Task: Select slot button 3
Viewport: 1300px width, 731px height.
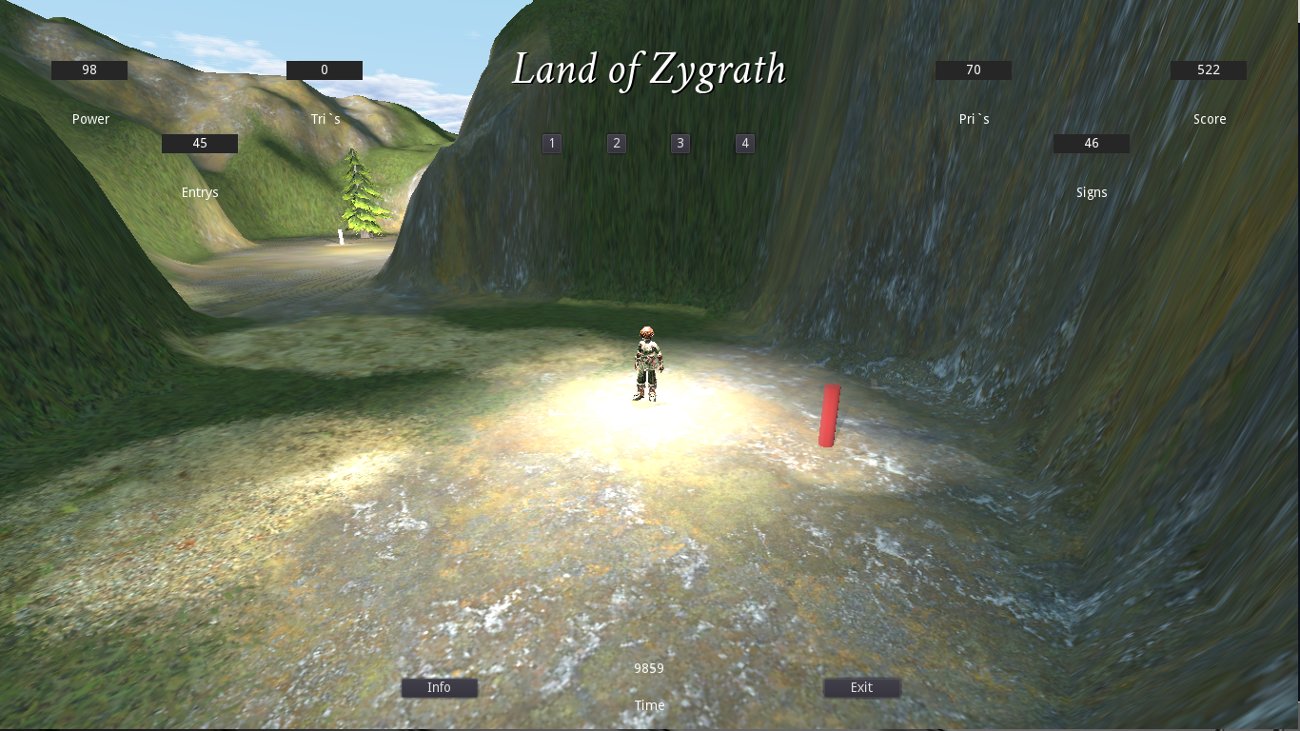Action: click(679, 143)
